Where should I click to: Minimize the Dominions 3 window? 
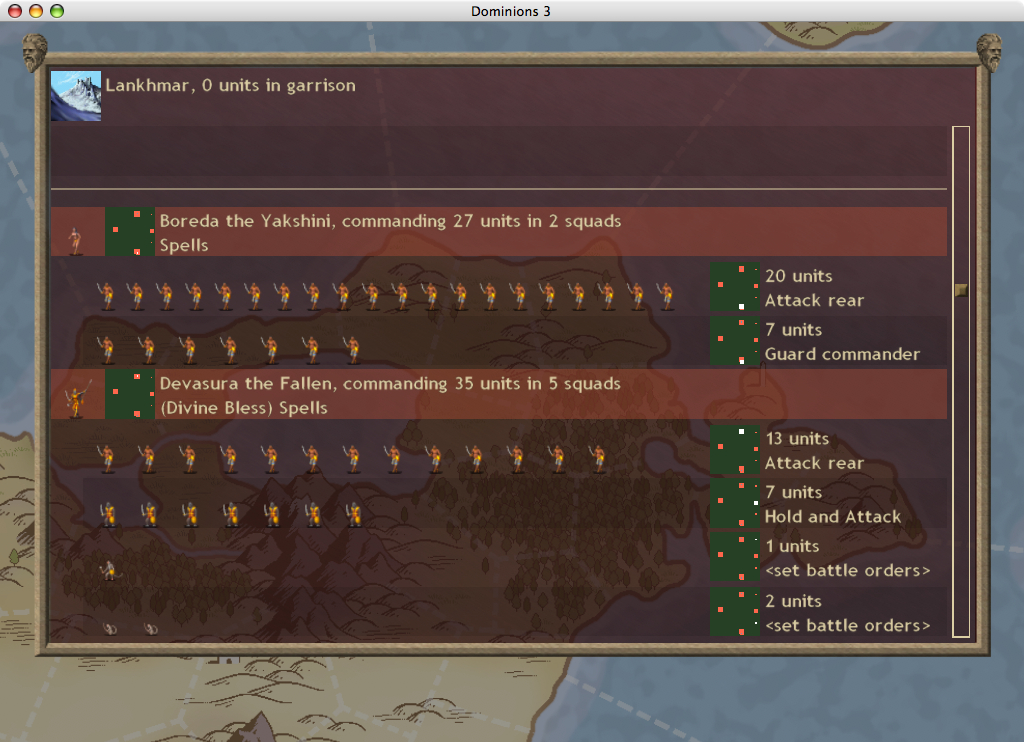coord(36,11)
